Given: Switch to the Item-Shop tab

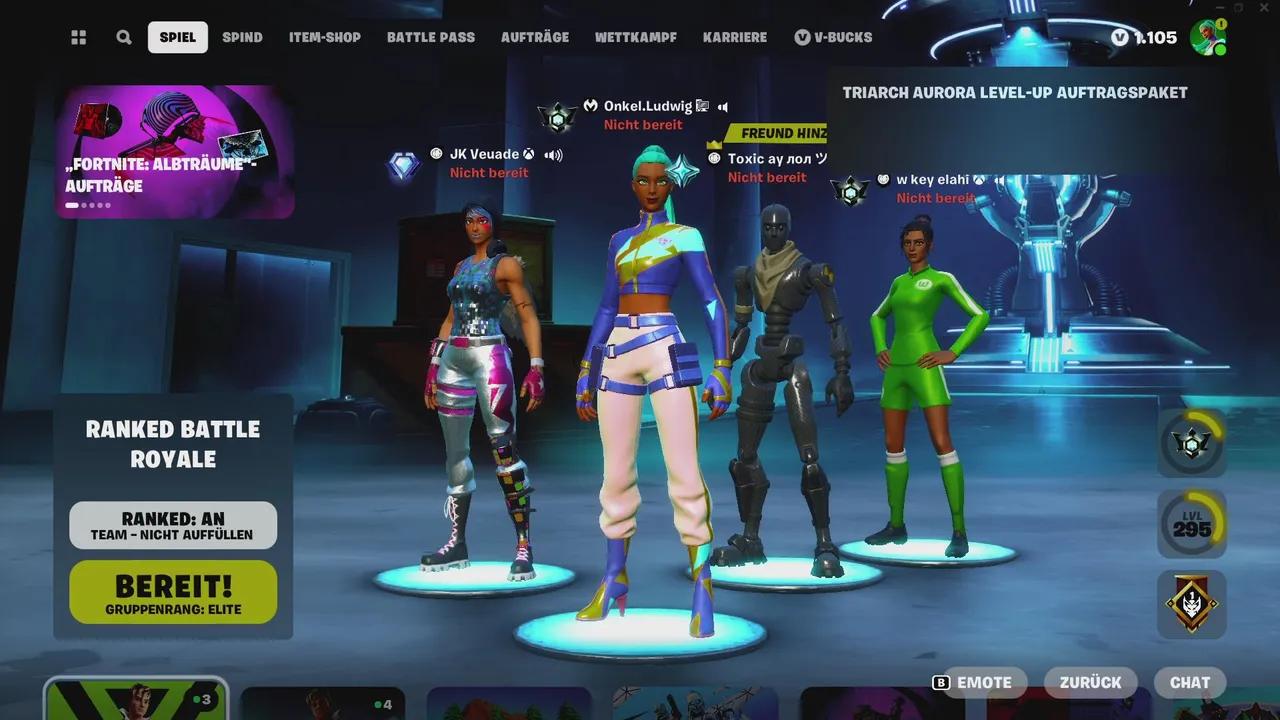Looking at the screenshot, I should (323, 37).
